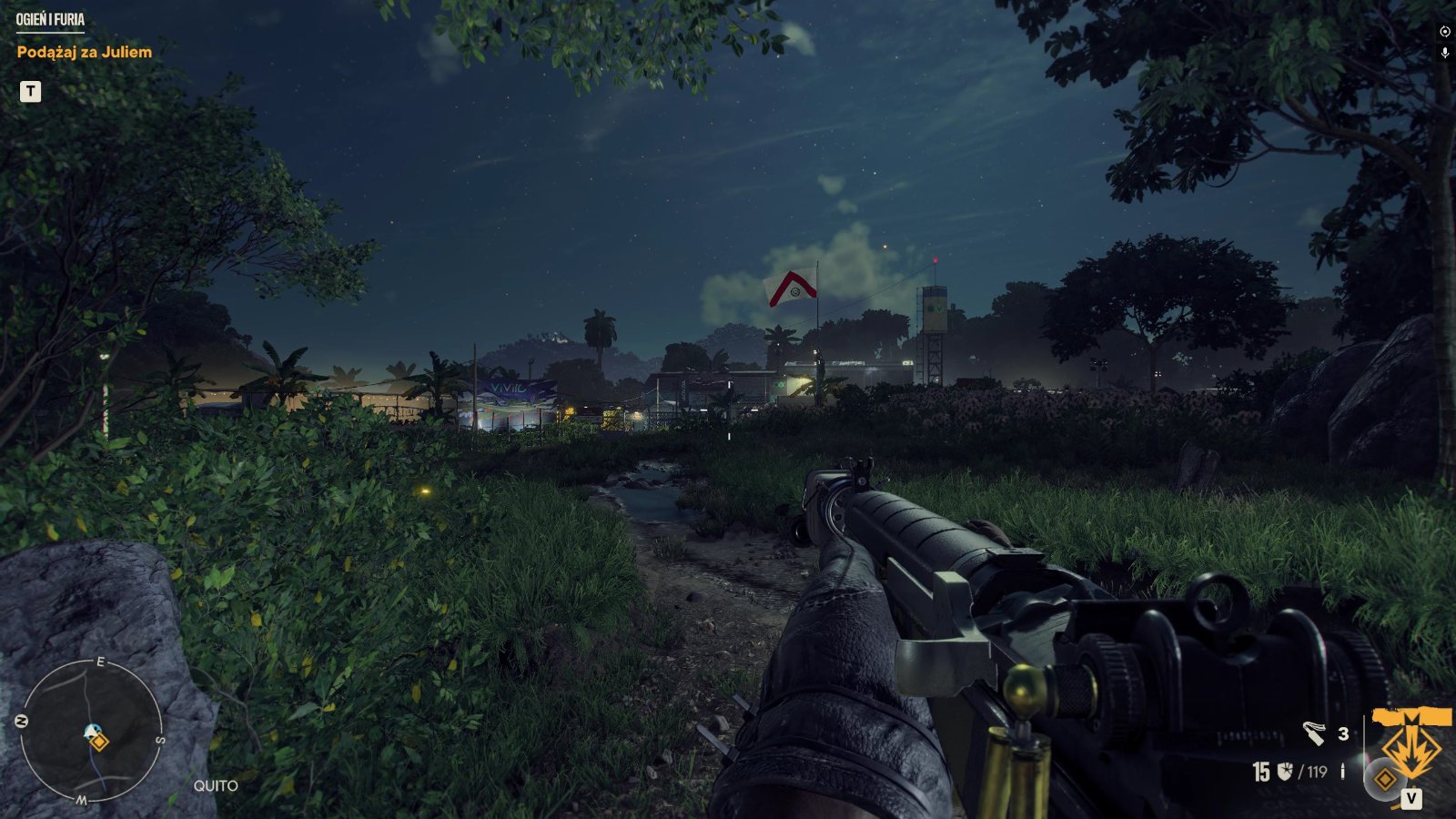Select the throwable Molotov bottle icon

coord(1313,733)
